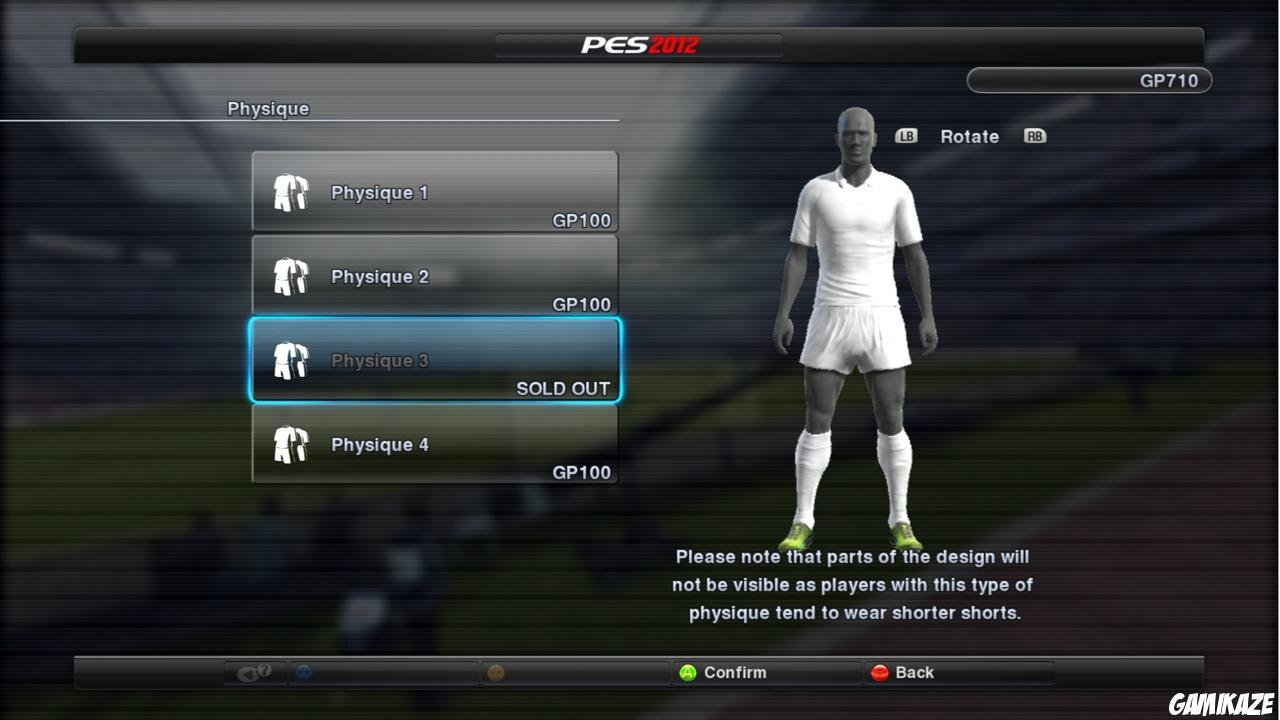Click the GP710 balance display
This screenshot has width=1280, height=720.
coord(1089,80)
